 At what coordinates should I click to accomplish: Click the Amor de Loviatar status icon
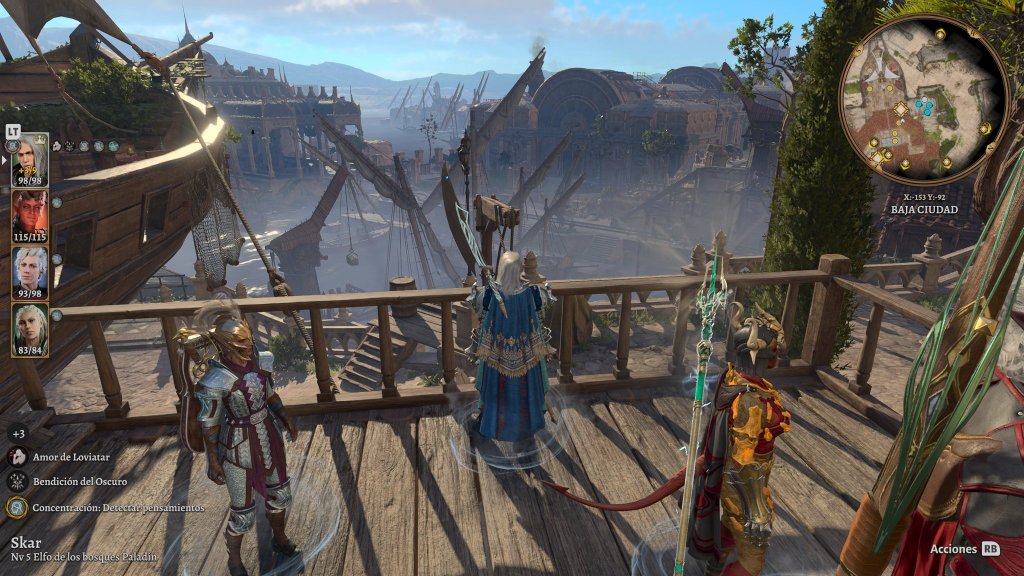[17, 457]
